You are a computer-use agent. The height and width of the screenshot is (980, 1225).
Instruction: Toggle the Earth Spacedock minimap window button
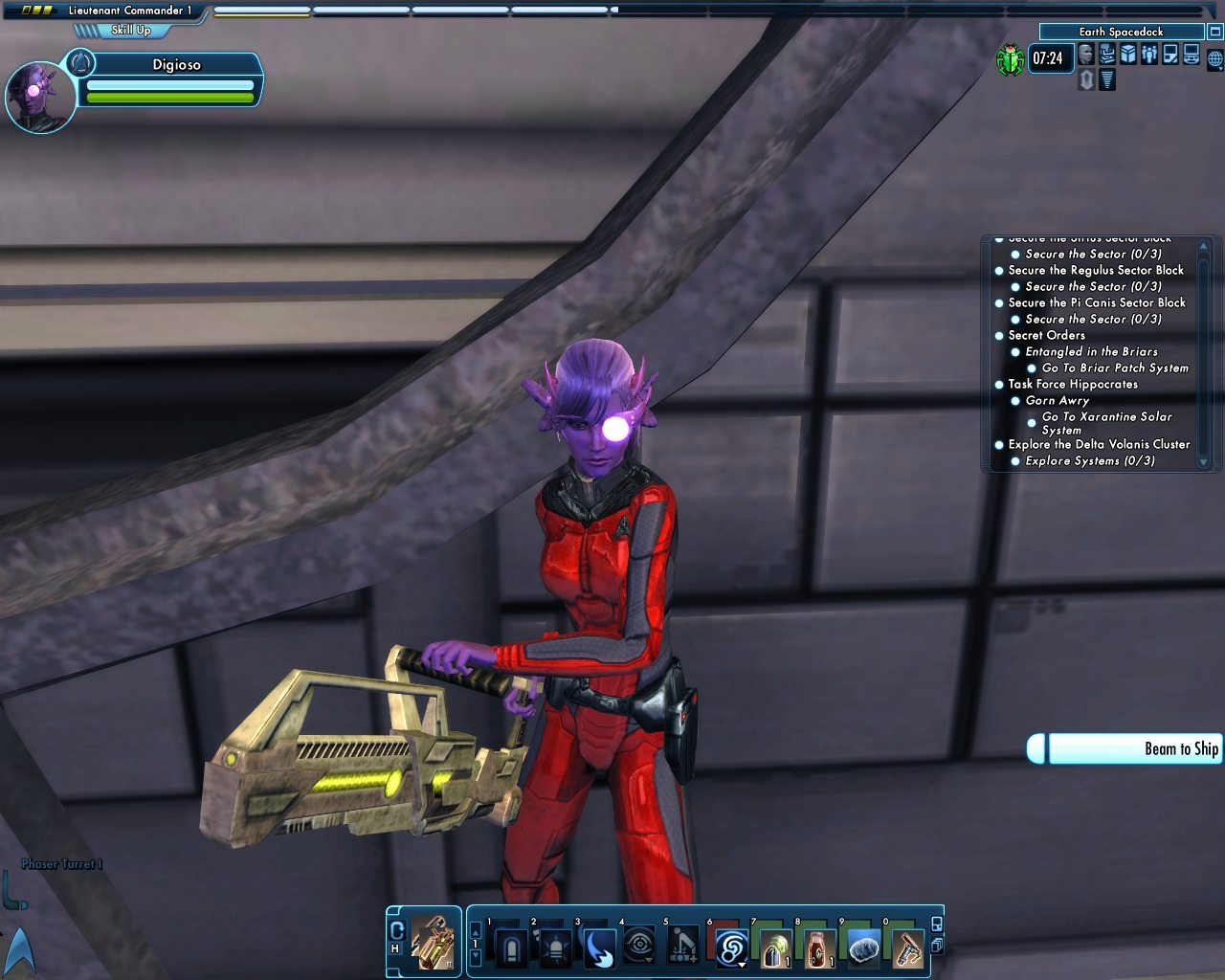coord(1214,32)
